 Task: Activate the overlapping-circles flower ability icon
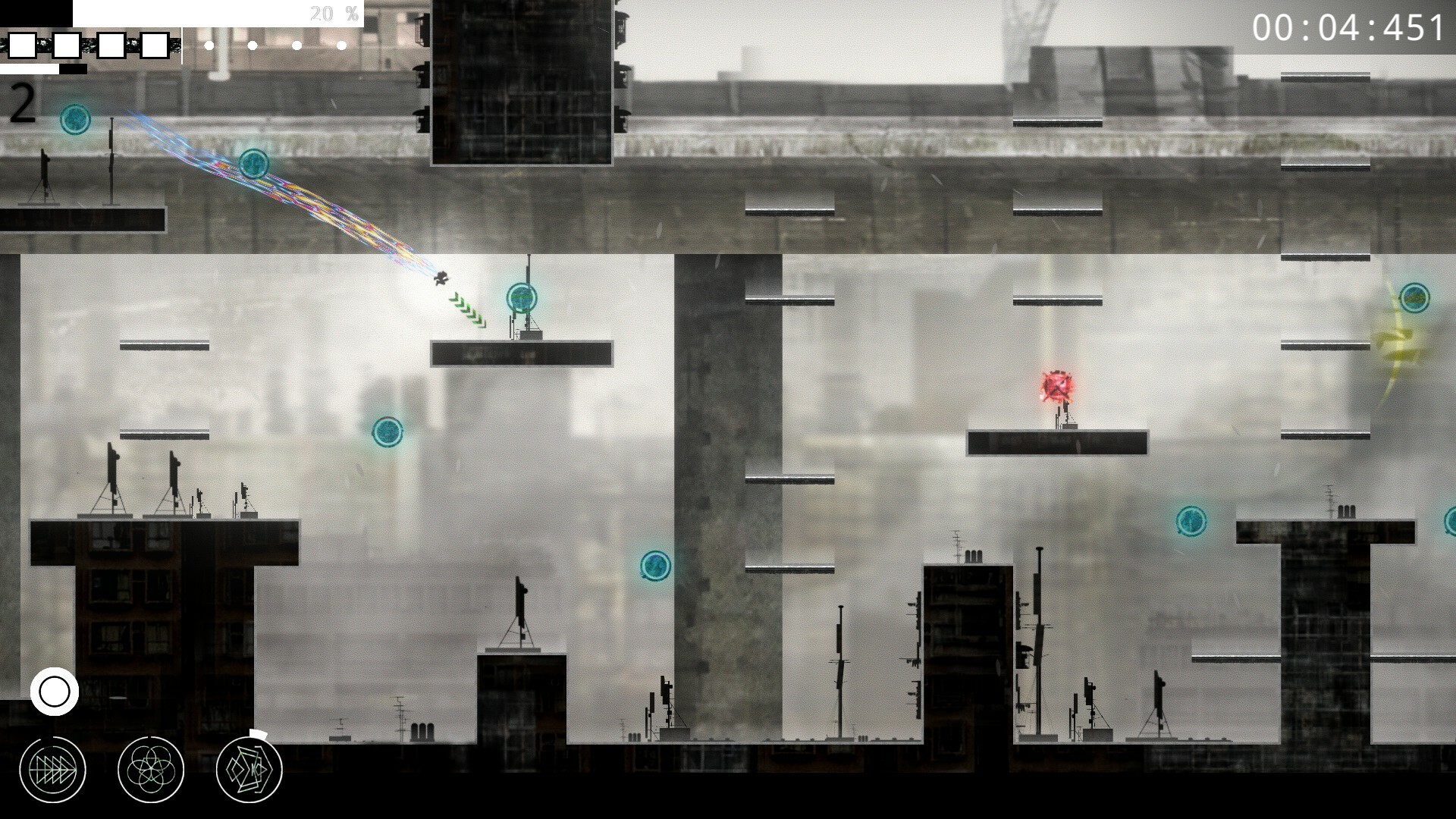(x=150, y=768)
